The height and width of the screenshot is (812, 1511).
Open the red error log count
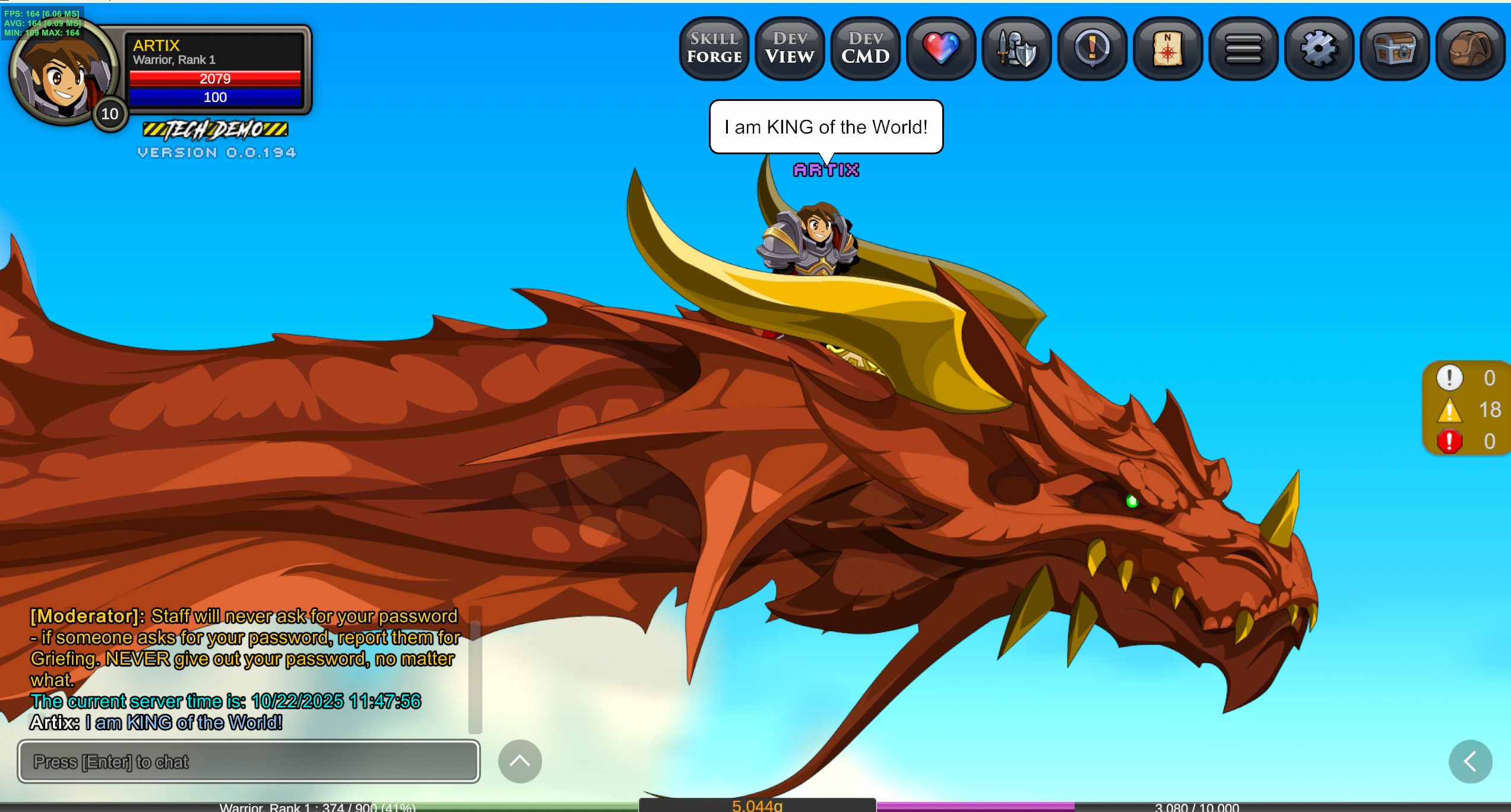(x=1468, y=441)
